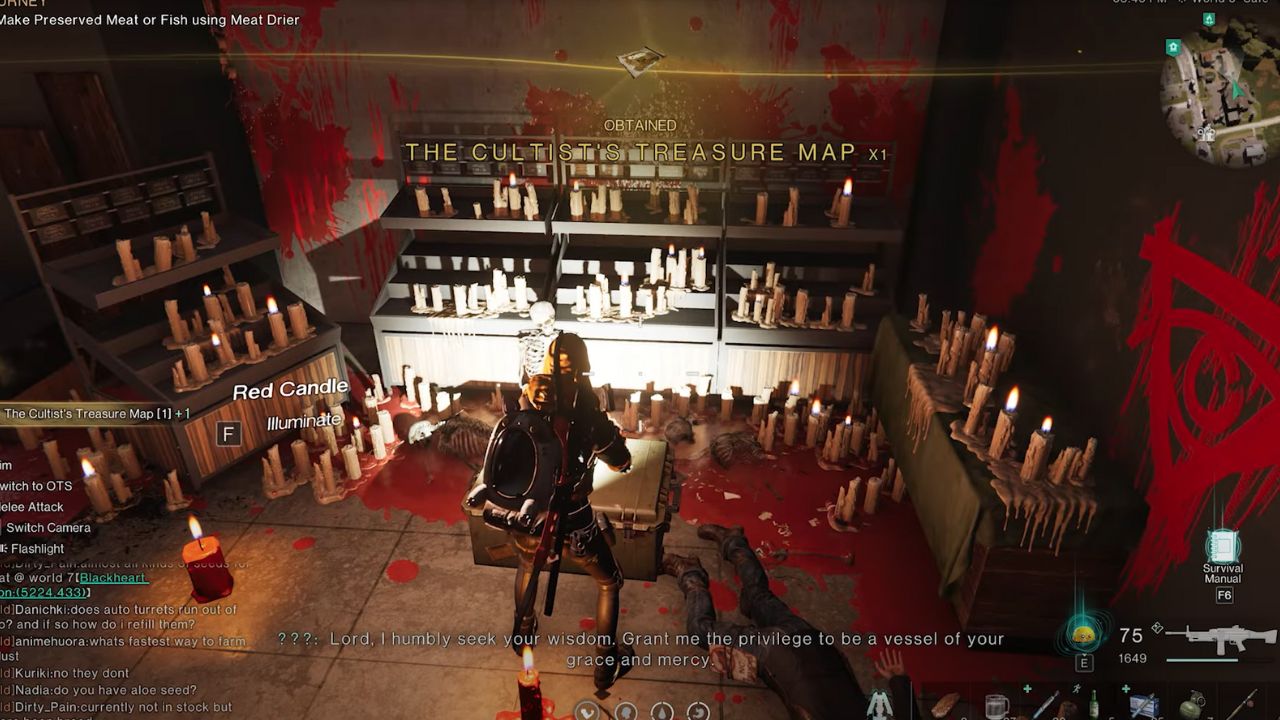Screen dimensions: 1280x720
Task: Open the Blackheart location link in chat
Action: (114, 578)
